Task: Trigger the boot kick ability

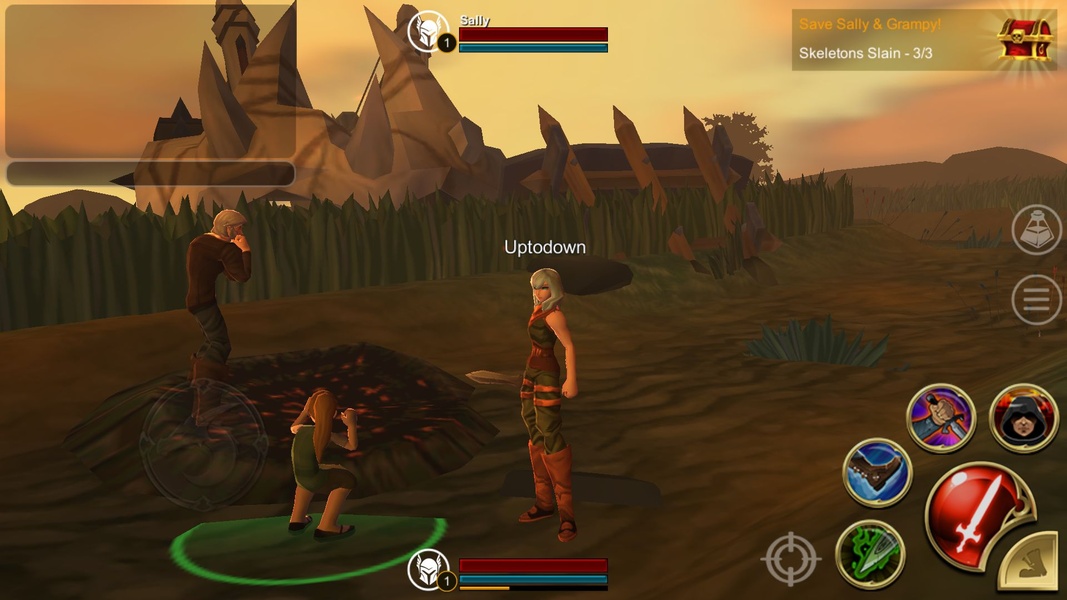Action: tap(877, 473)
